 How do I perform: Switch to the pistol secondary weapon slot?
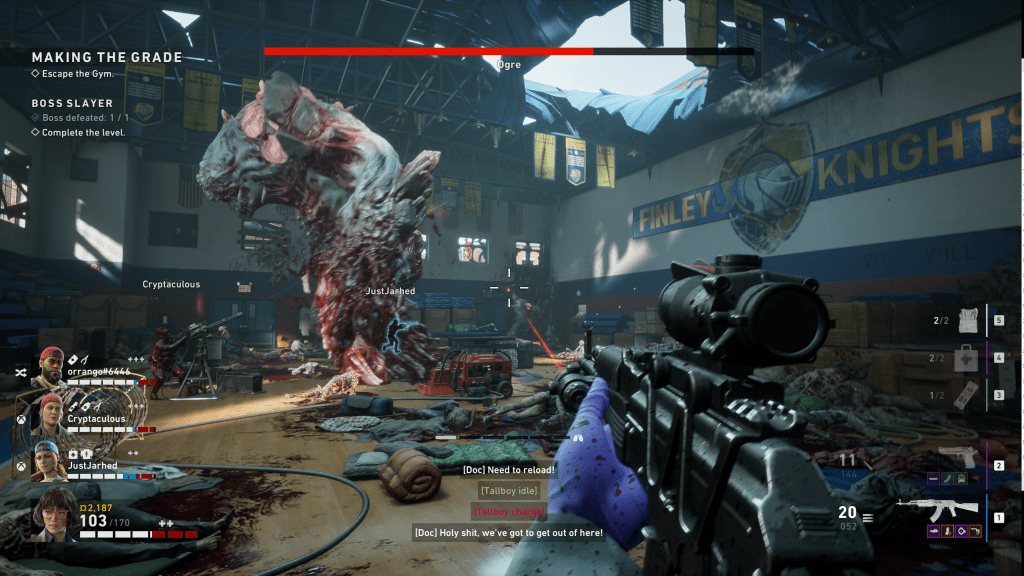[x=955, y=458]
